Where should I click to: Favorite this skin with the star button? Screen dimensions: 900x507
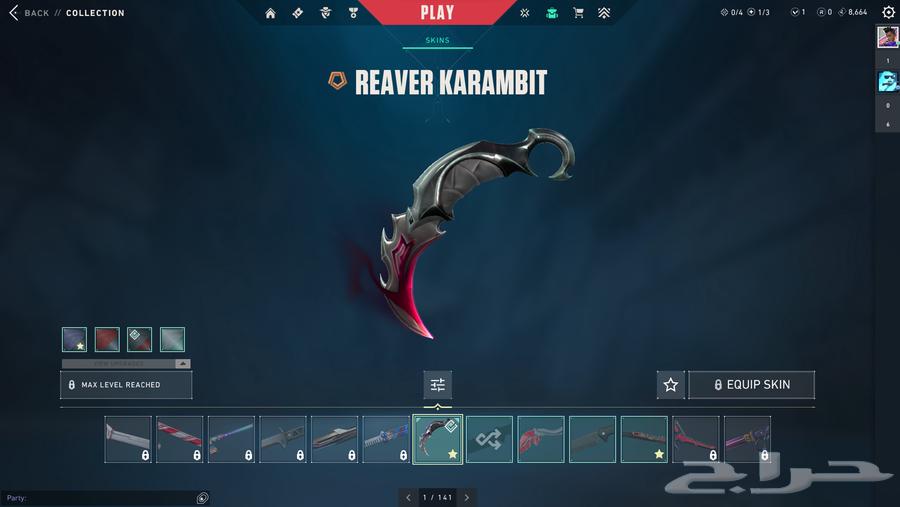(671, 385)
